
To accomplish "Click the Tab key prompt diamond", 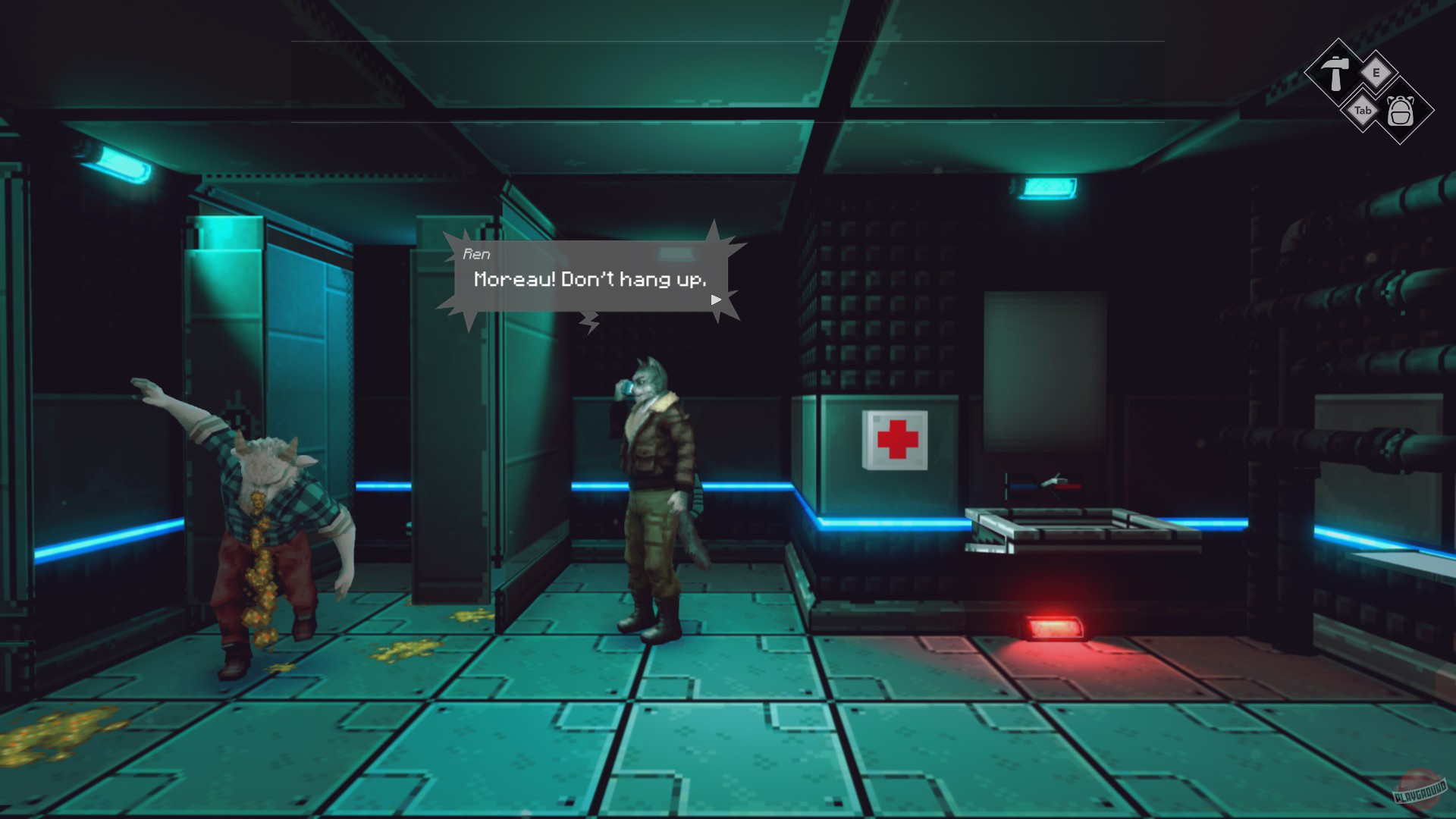I will (1363, 110).
